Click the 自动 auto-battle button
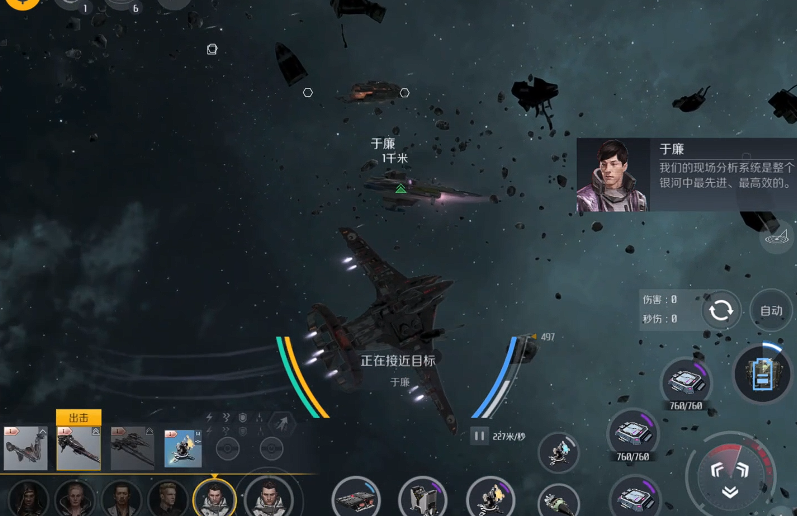Viewport: 797px width, 516px height. [771, 310]
